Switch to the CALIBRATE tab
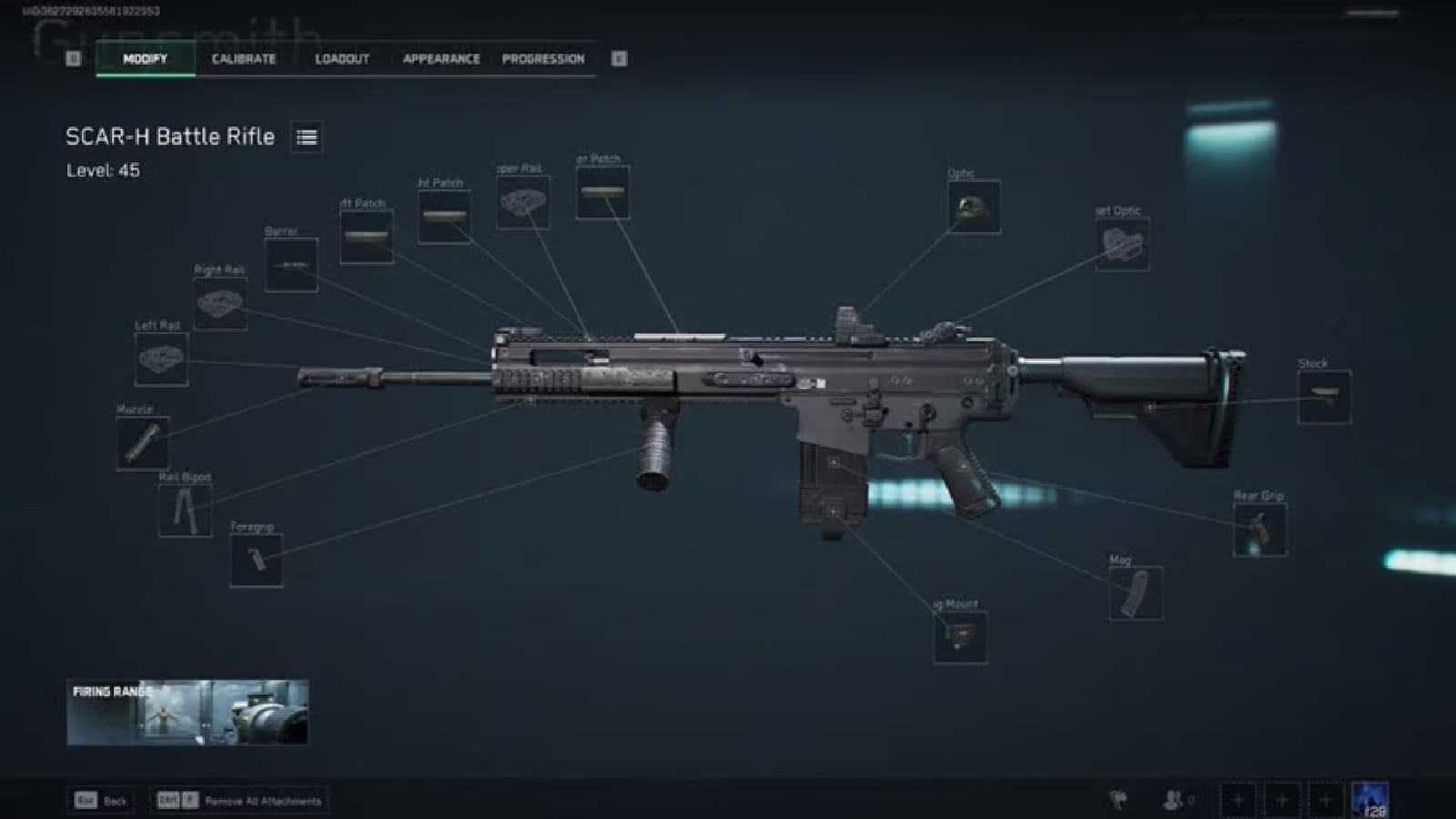 [242, 59]
